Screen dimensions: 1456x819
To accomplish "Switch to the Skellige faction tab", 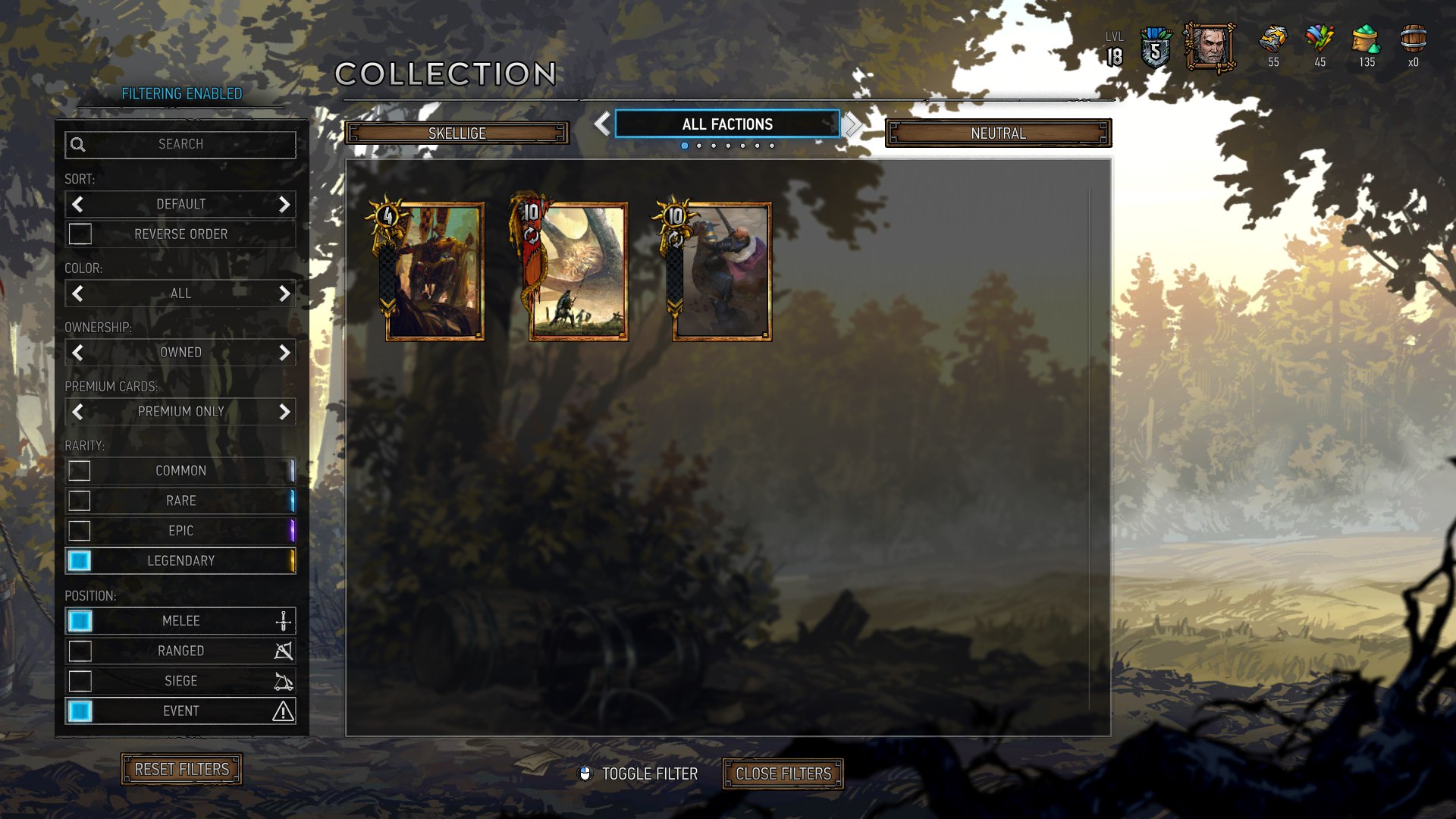I will point(457,133).
